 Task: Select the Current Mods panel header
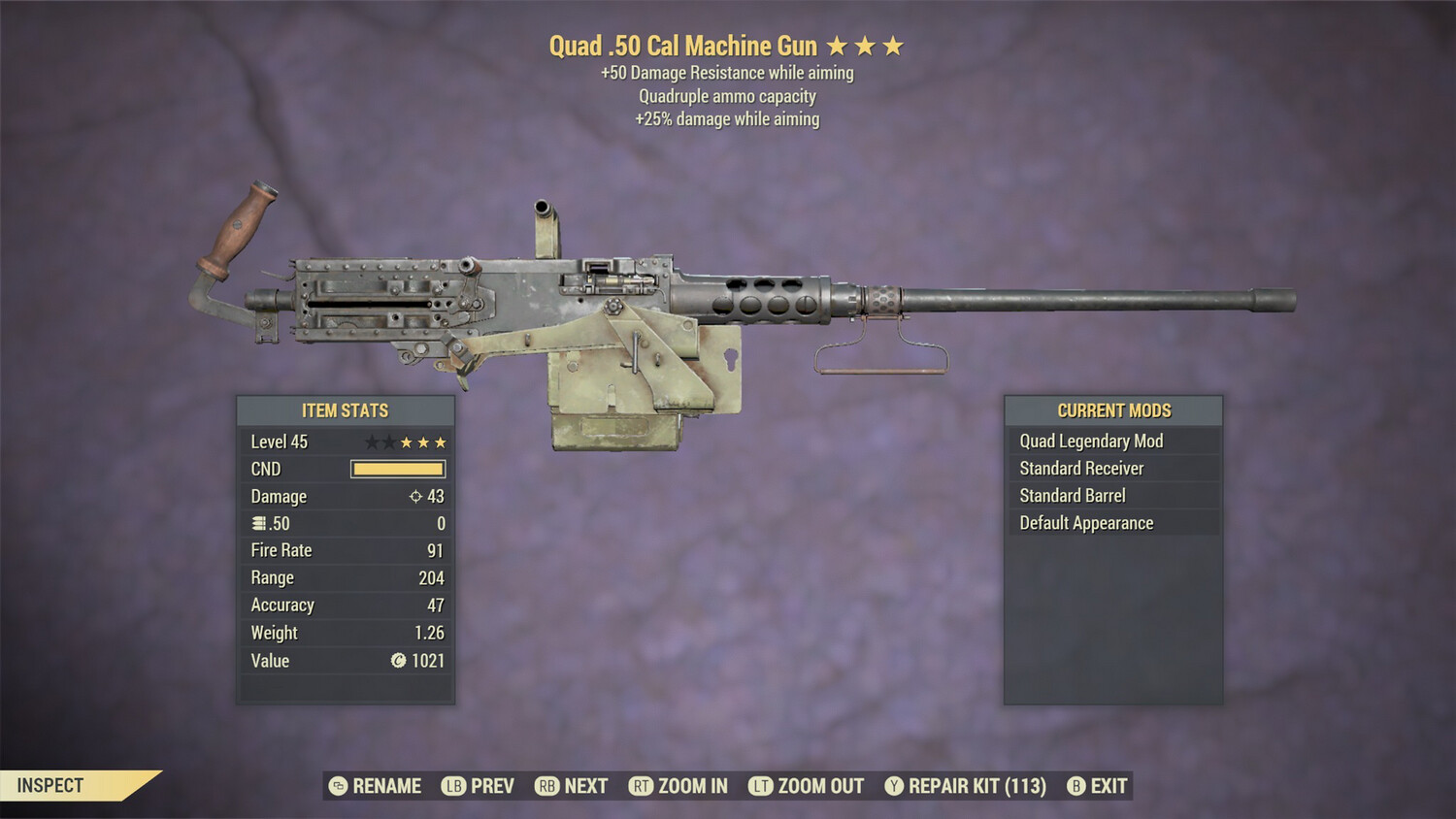point(1113,409)
